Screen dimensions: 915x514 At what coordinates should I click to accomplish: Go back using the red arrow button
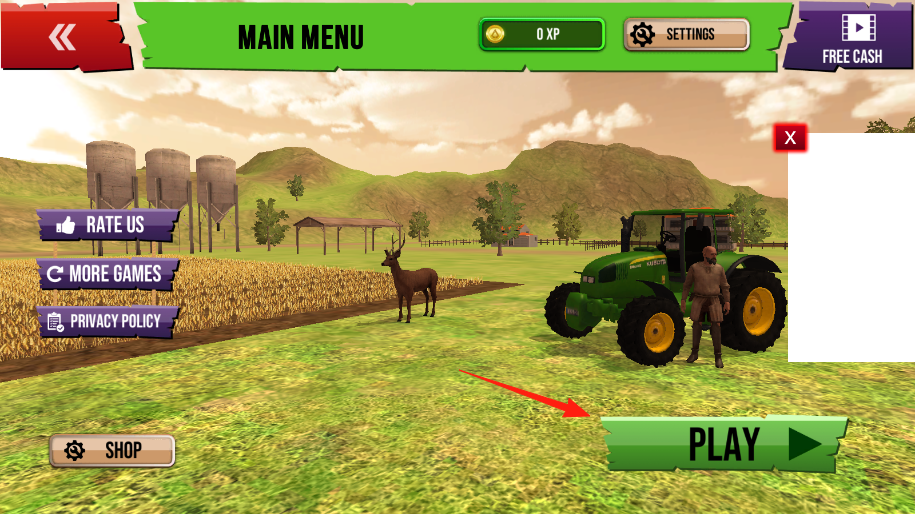[64, 37]
